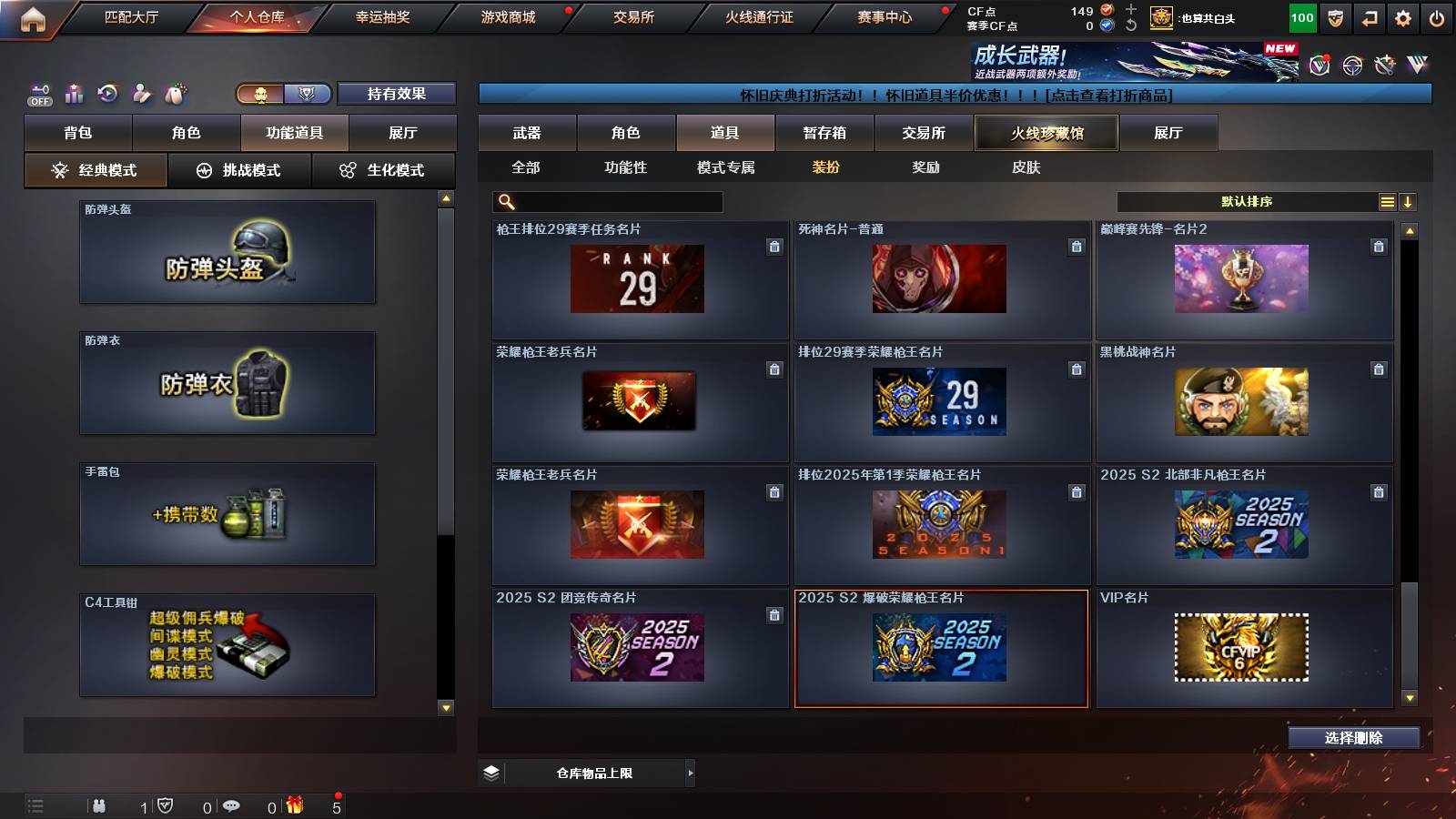This screenshot has height=819, width=1456.
Task: Click the plus icon next to CF点 balance
Action: 1129,11
